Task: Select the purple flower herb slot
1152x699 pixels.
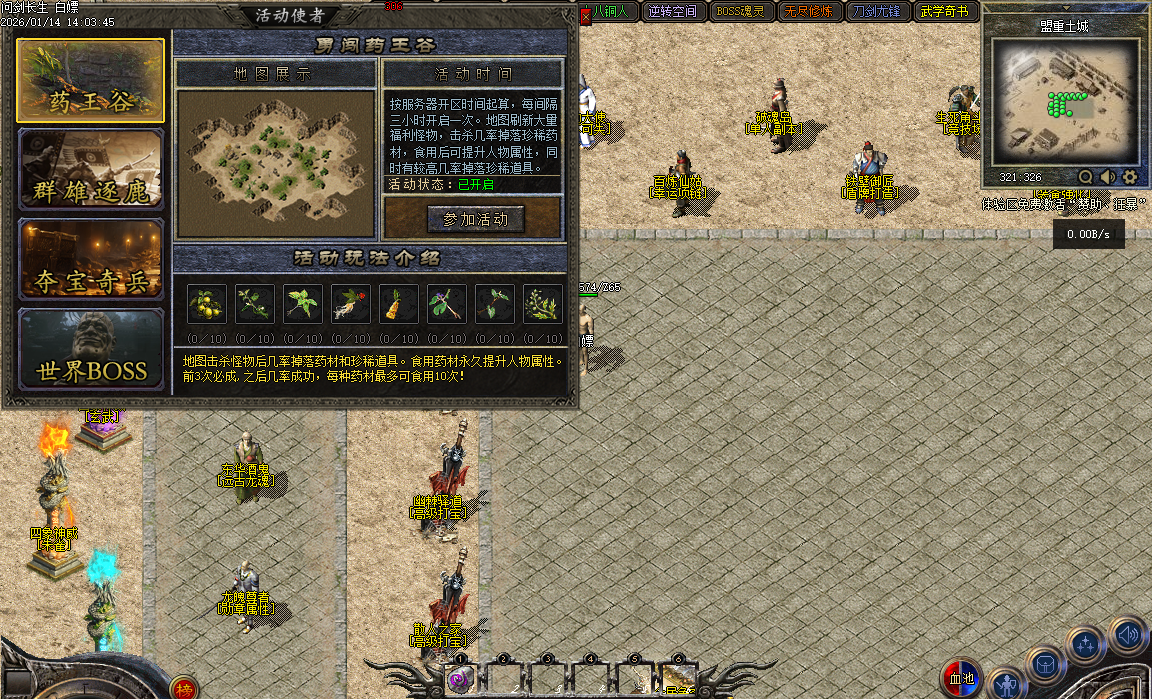Action: [447, 303]
